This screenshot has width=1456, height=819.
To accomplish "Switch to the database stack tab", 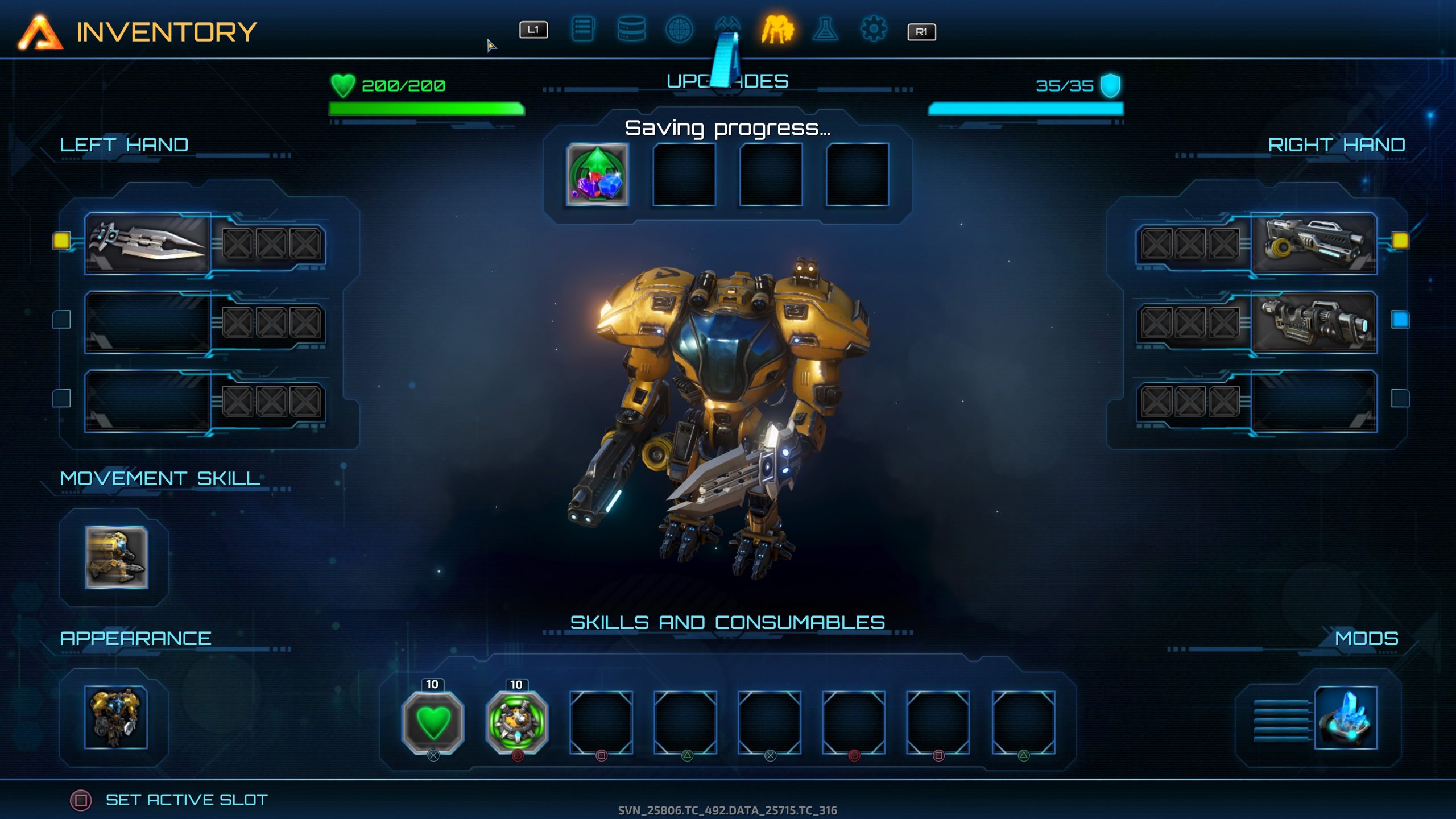I will coord(631,30).
